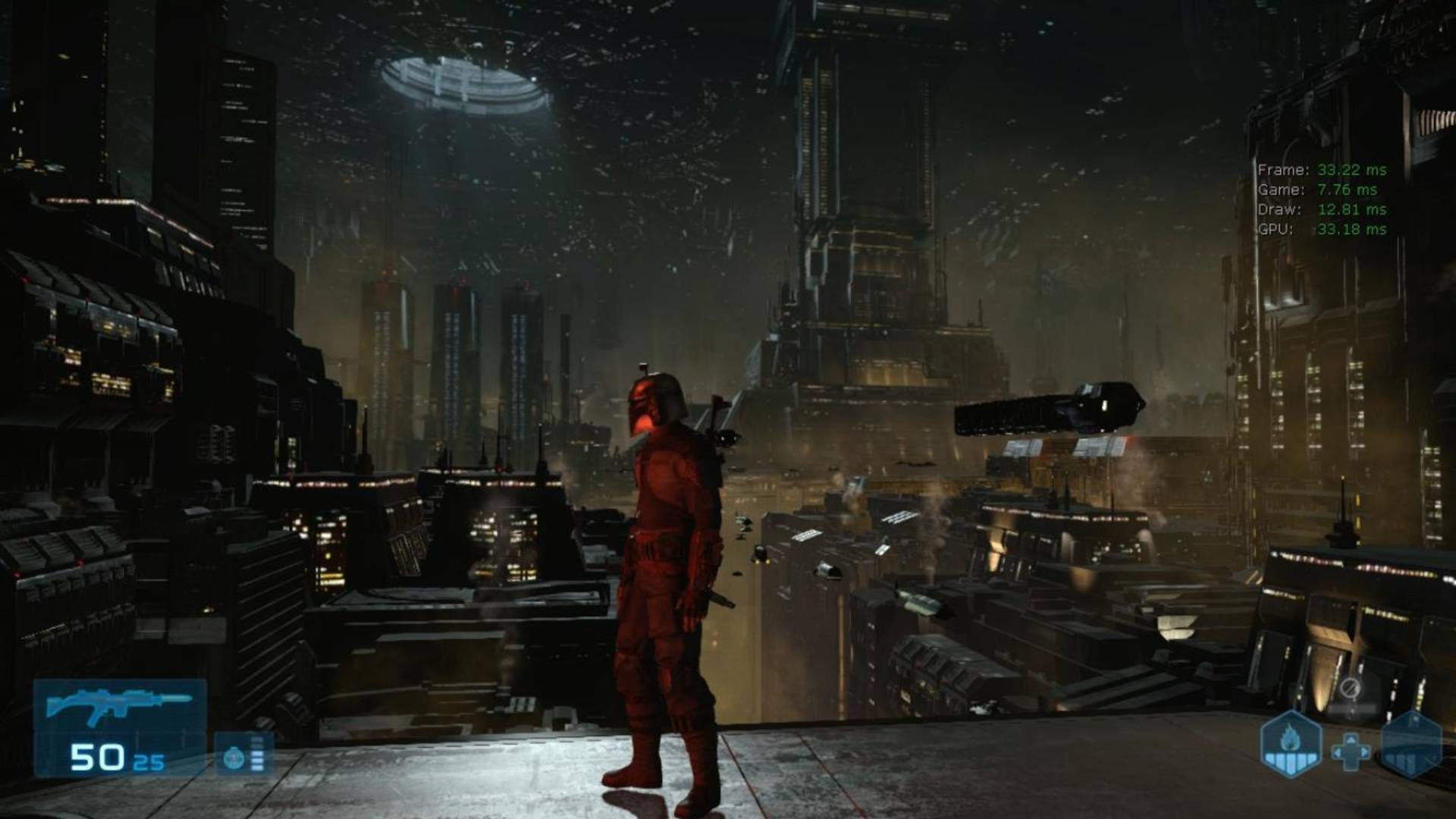
Task: Click the grenade type icon in its small panel
Action: pyautogui.click(x=234, y=758)
